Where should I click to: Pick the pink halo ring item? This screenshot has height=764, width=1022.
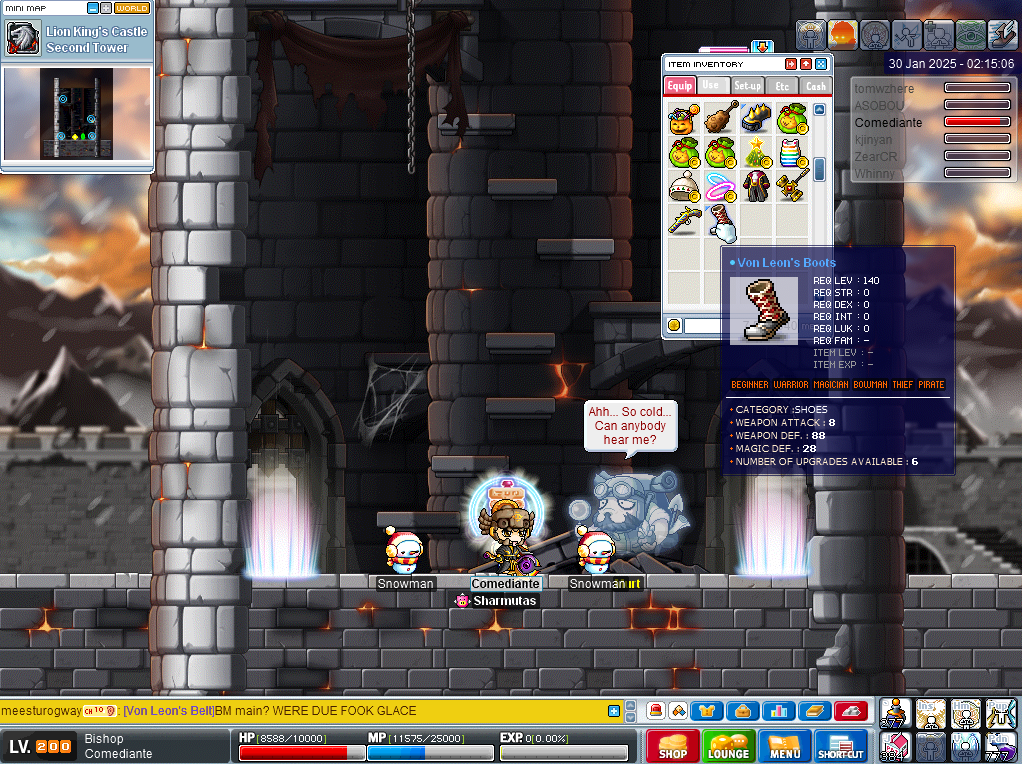click(x=720, y=186)
